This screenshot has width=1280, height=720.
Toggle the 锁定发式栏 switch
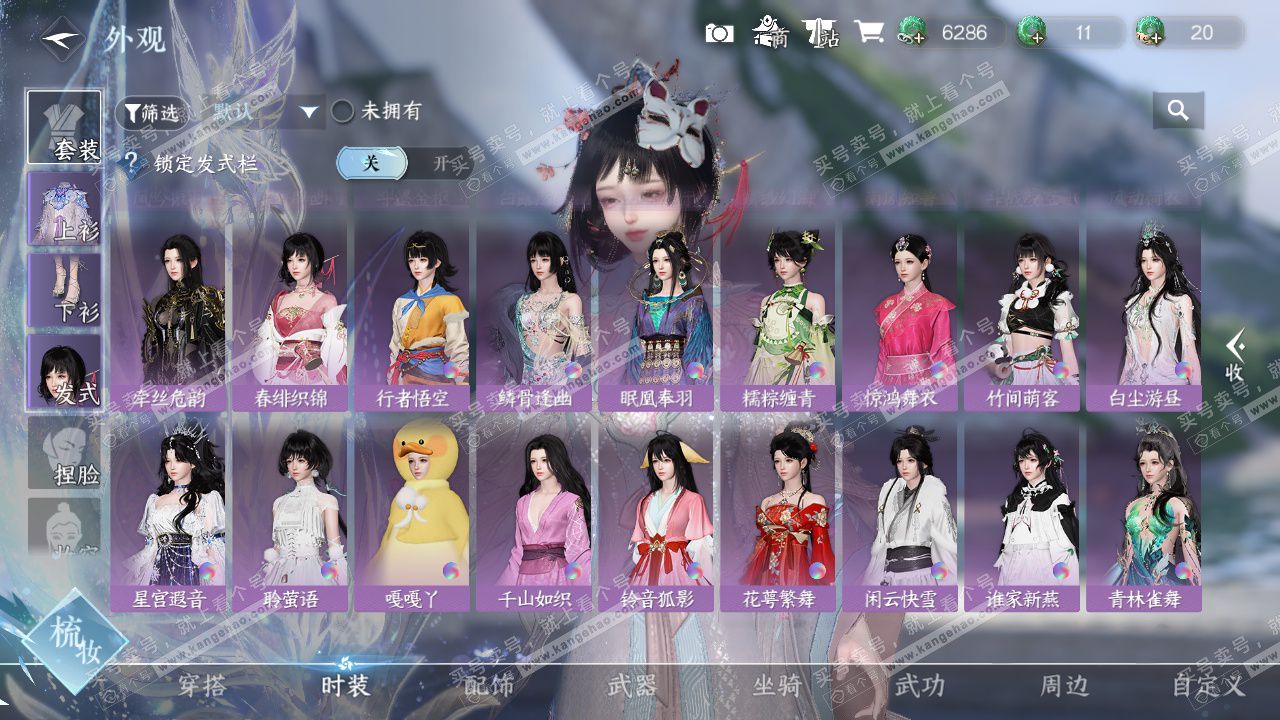[x=404, y=163]
